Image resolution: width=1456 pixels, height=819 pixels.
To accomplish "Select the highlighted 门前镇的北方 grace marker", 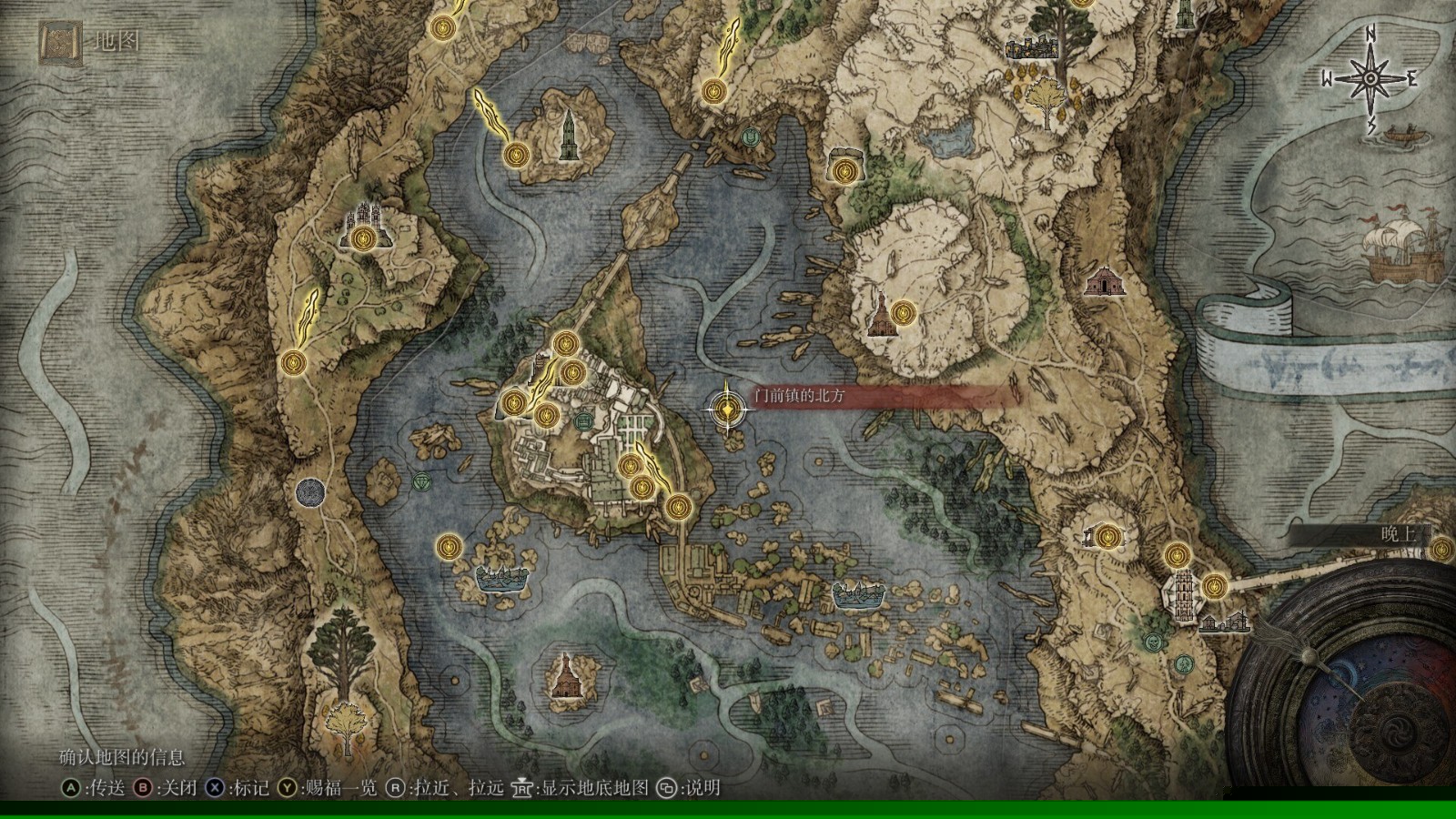I will pyautogui.click(x=727, y=409).
